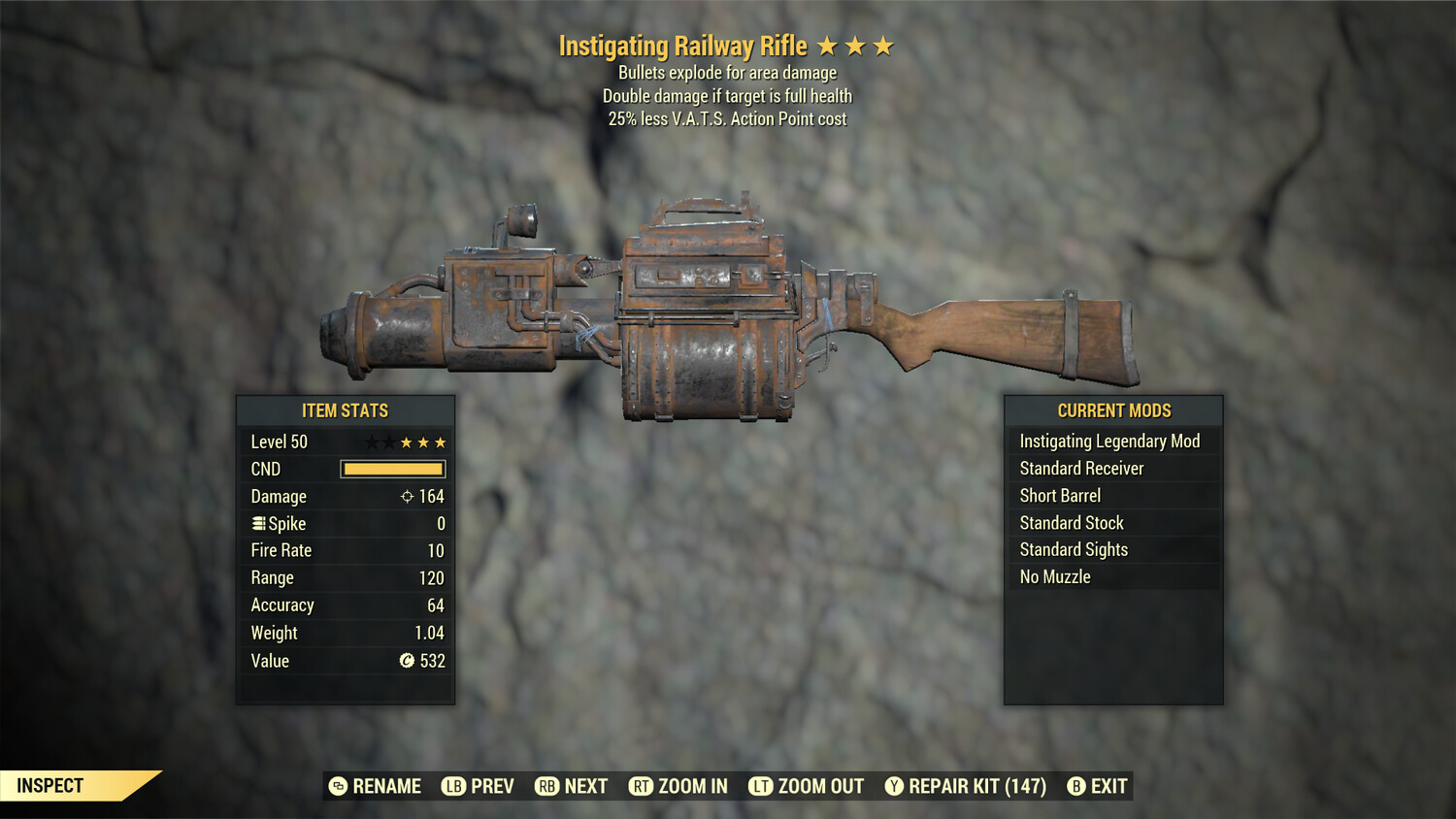1456x819 pixels.
Task: Select the Standard Receiver mod entry
Action: tap(1080, 468)
